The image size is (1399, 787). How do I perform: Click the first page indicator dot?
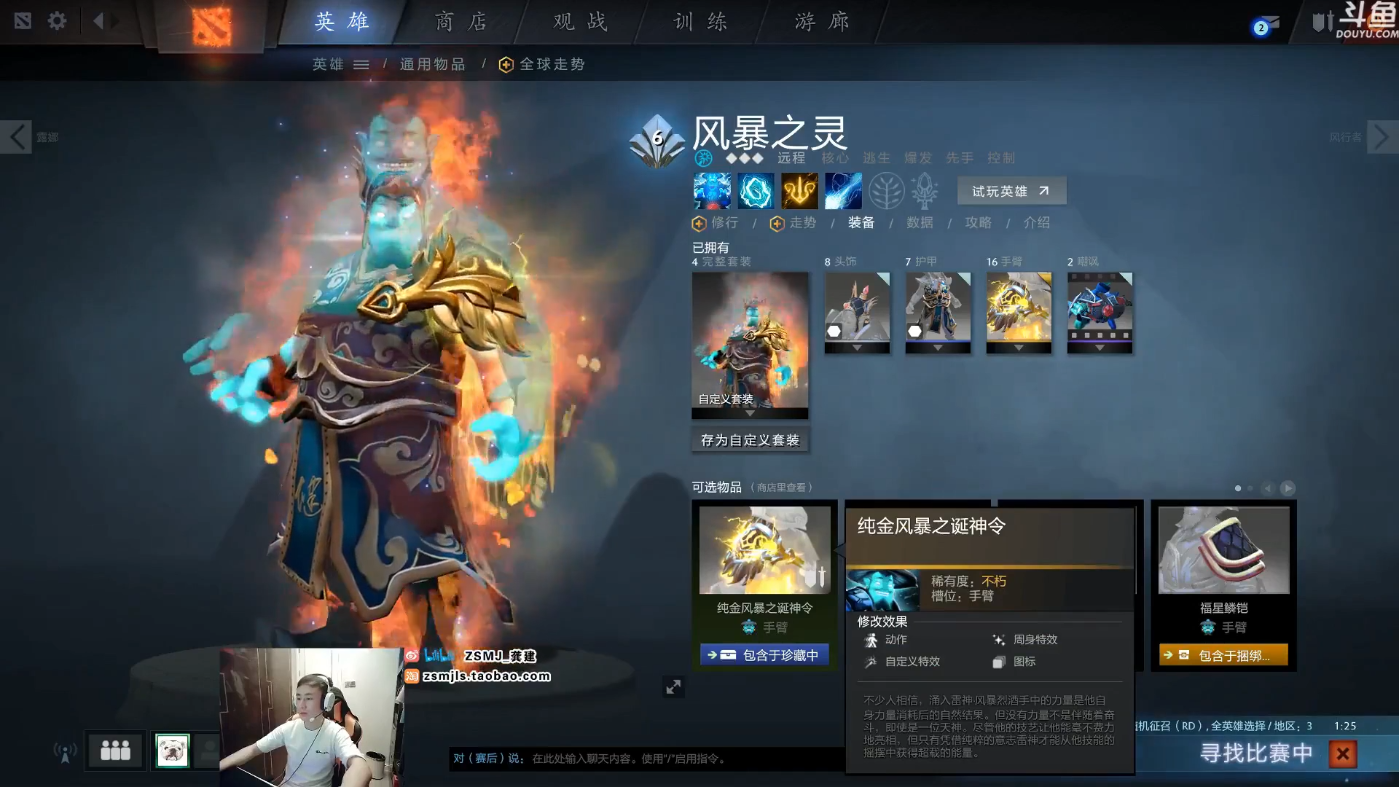1237,488
